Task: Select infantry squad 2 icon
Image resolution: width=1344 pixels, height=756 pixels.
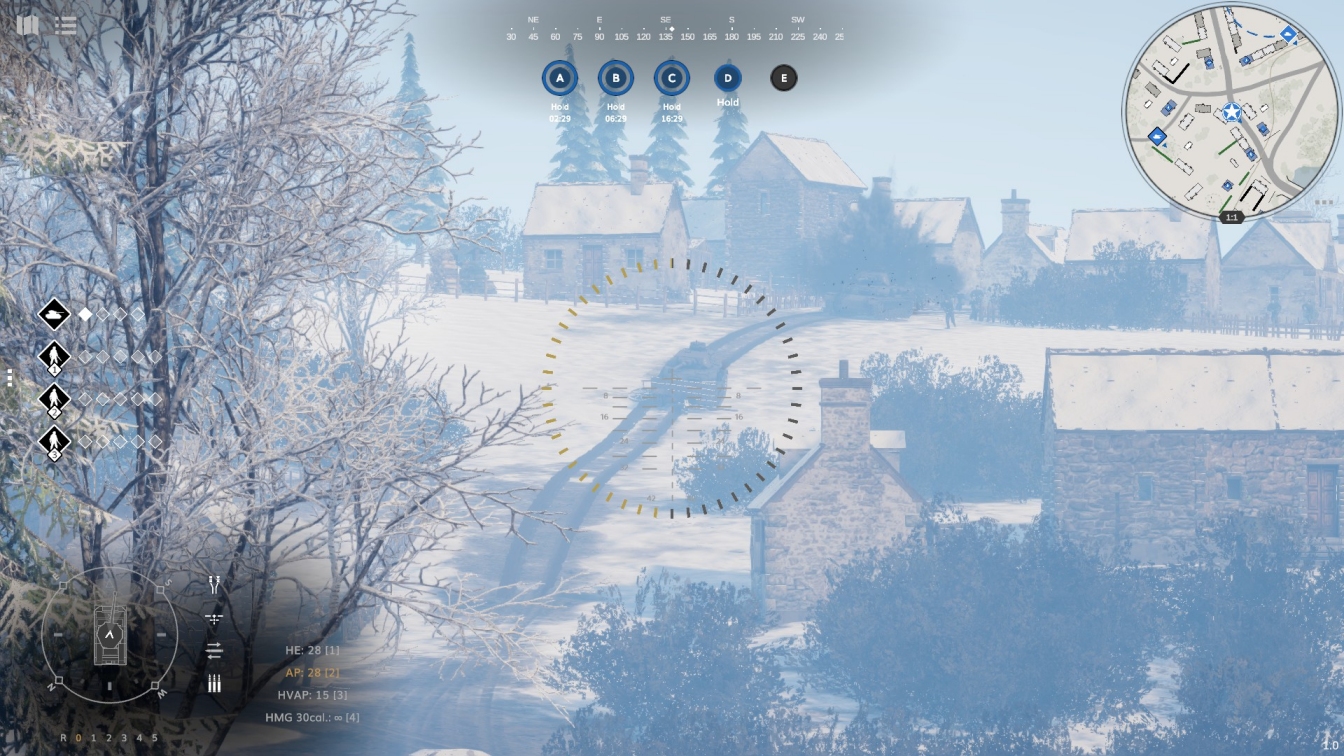Action: (x=54, y=398)
